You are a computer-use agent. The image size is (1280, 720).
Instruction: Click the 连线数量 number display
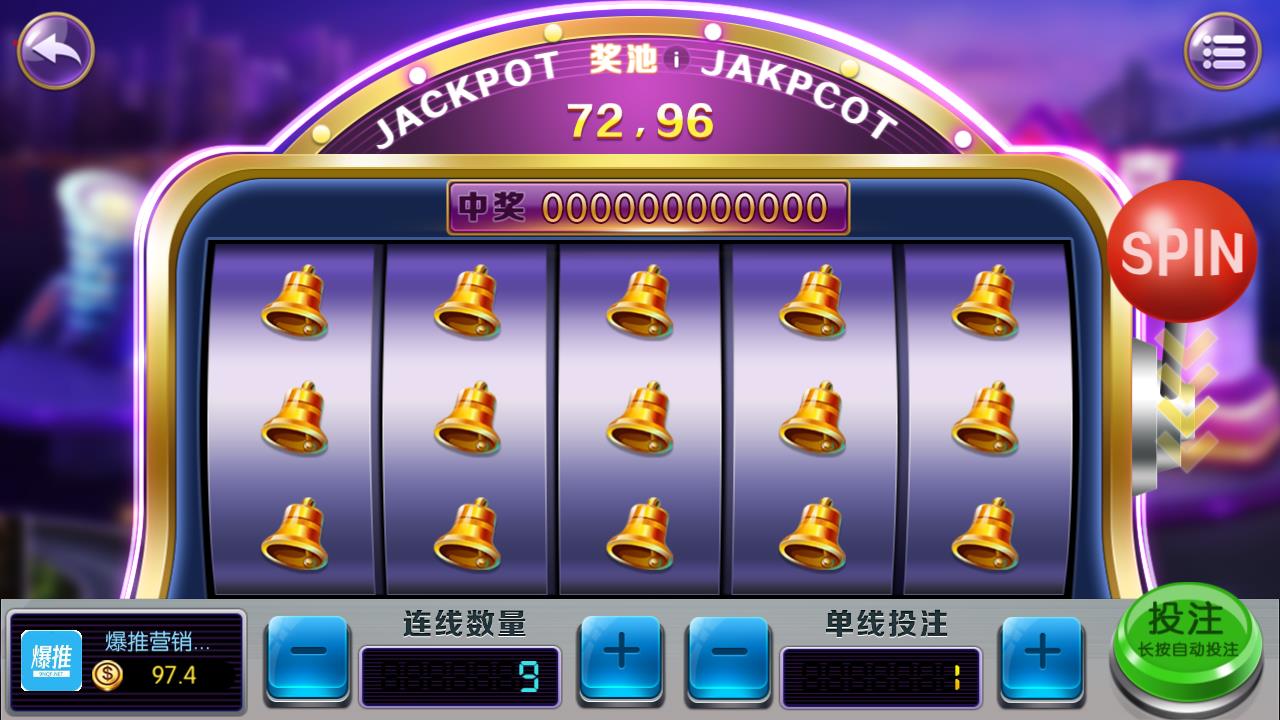[460, 674]
